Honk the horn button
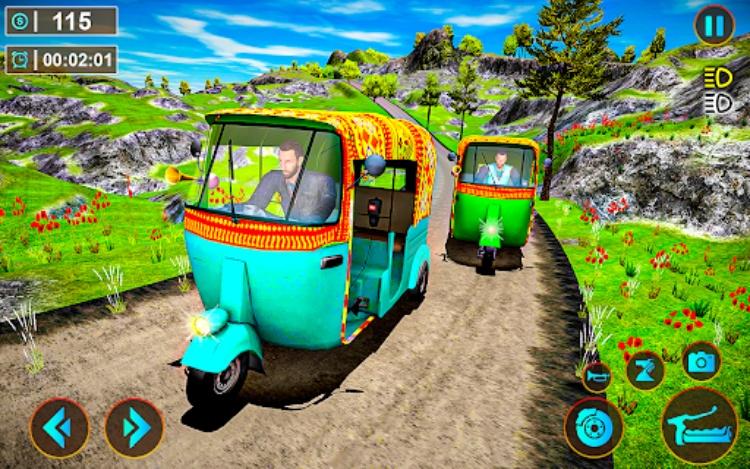 tap(597, 376)
